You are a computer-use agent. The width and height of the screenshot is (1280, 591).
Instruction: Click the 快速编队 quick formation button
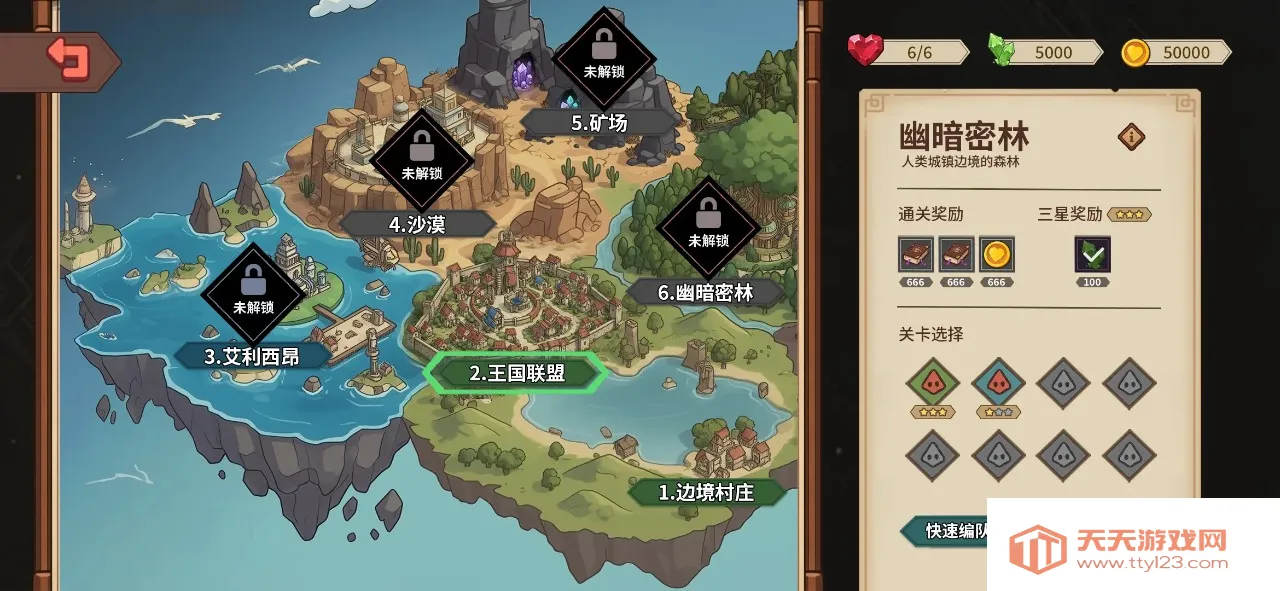pyautogui.click(x=945, y=530)
